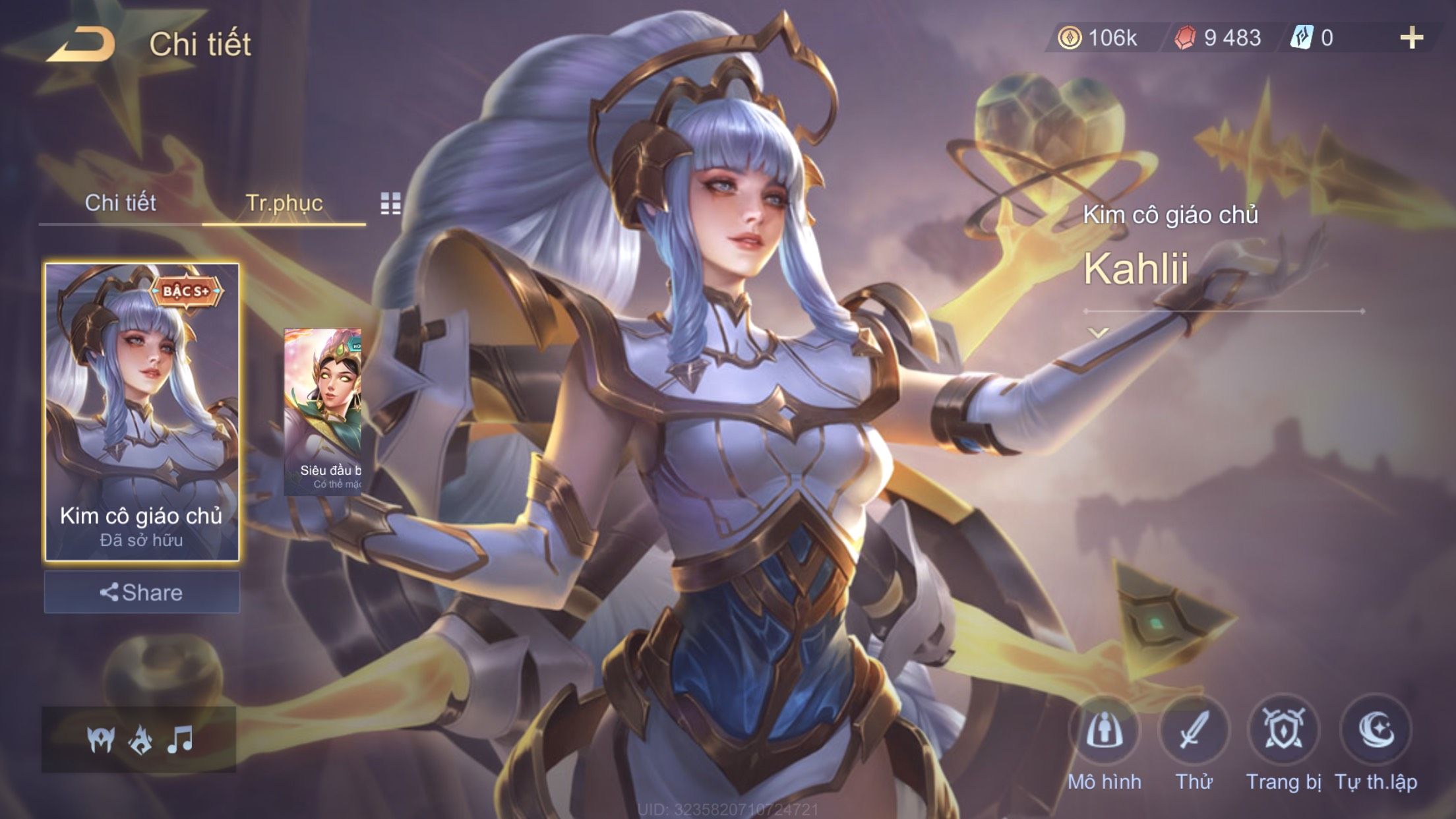Play the skin music note icon
1456x819 pixels.
(179, 739)
